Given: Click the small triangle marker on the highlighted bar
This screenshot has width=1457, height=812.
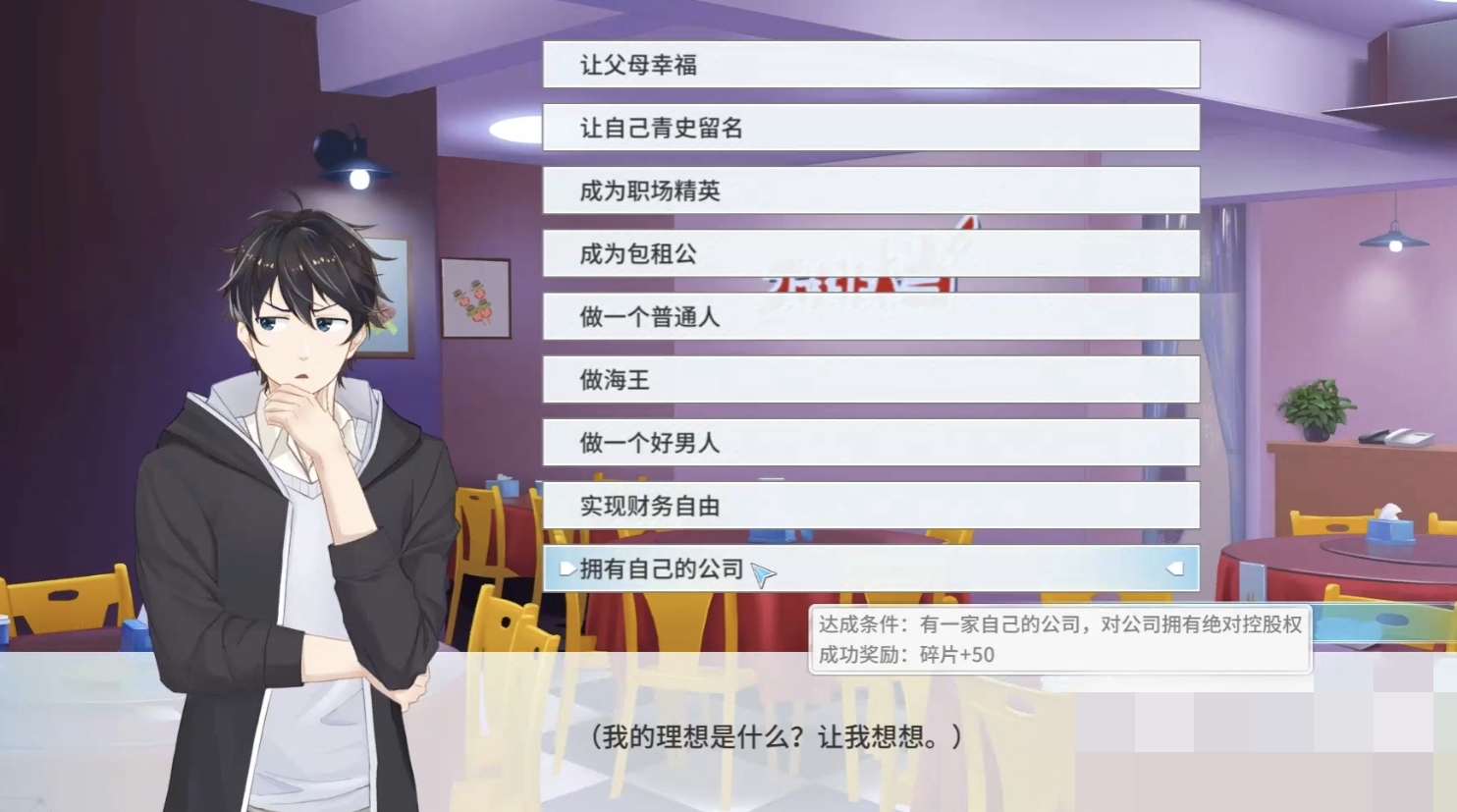Looking at the screenshot, I should click(567, 568).
